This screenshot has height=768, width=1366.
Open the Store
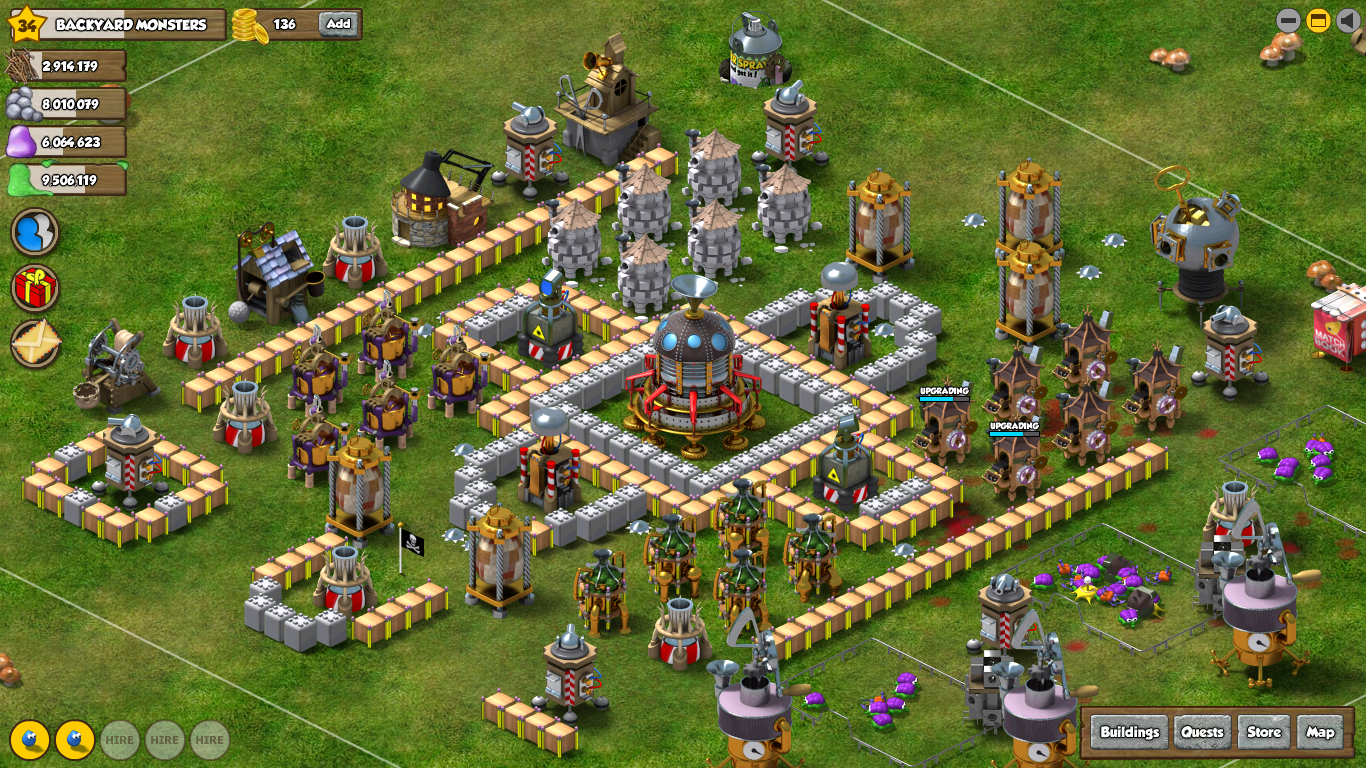click(1263, 732)
